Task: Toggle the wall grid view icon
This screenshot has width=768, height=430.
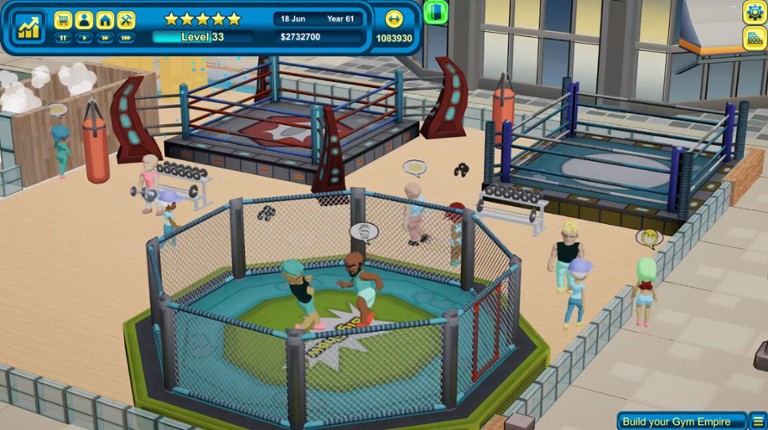Action: 755,38
